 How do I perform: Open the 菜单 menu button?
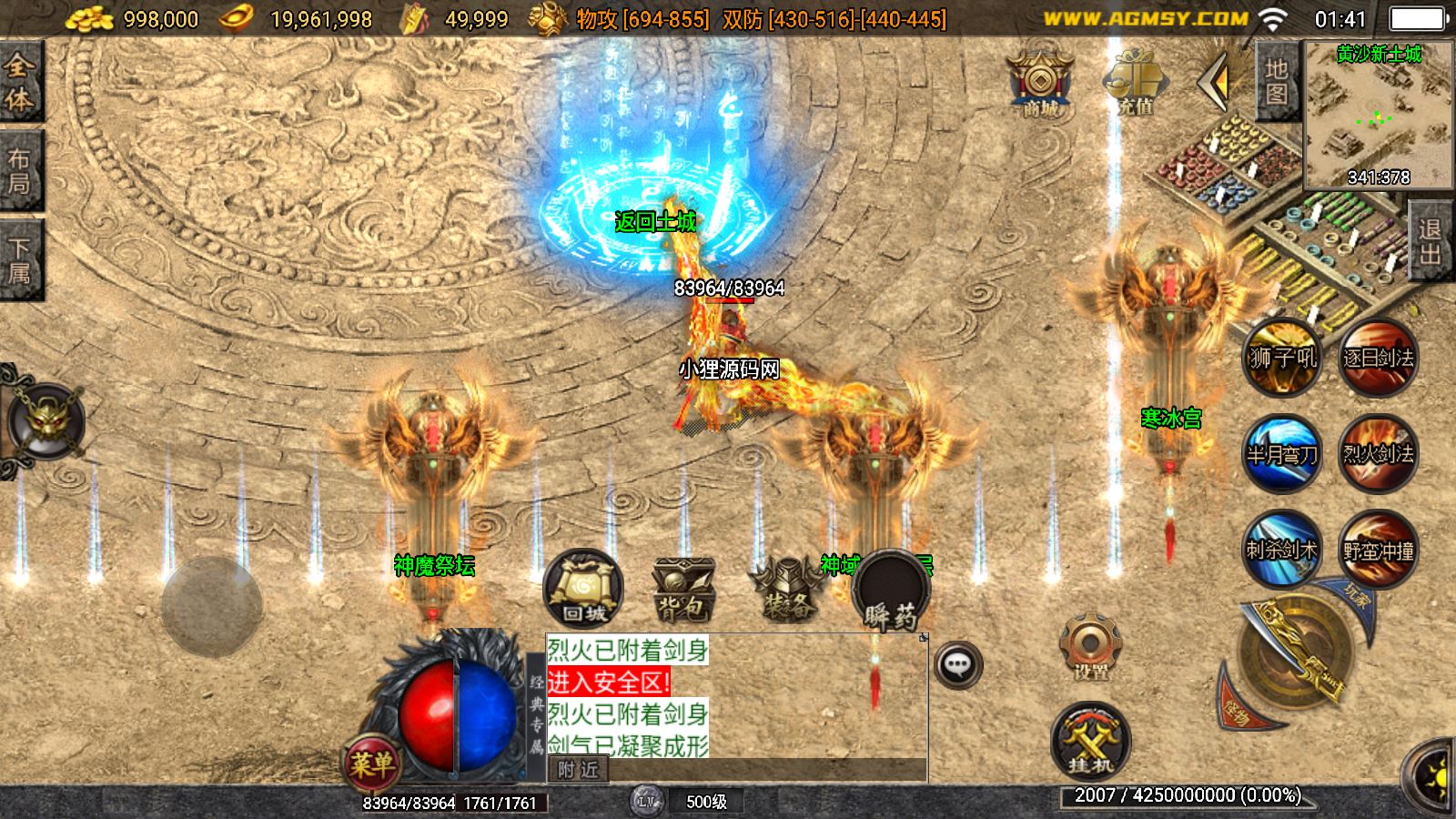click(x=372, y=763)
